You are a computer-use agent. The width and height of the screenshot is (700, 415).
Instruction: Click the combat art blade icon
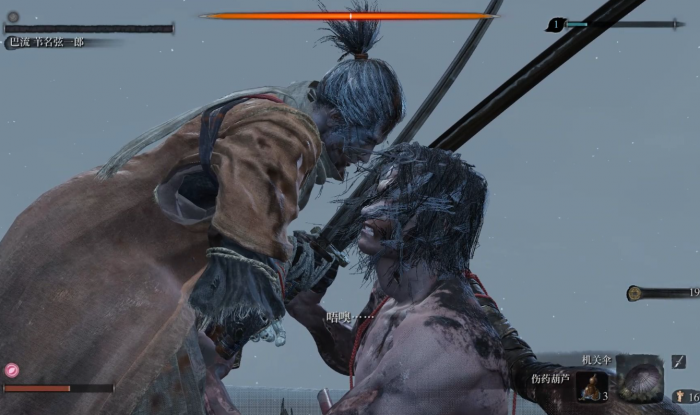679,362
